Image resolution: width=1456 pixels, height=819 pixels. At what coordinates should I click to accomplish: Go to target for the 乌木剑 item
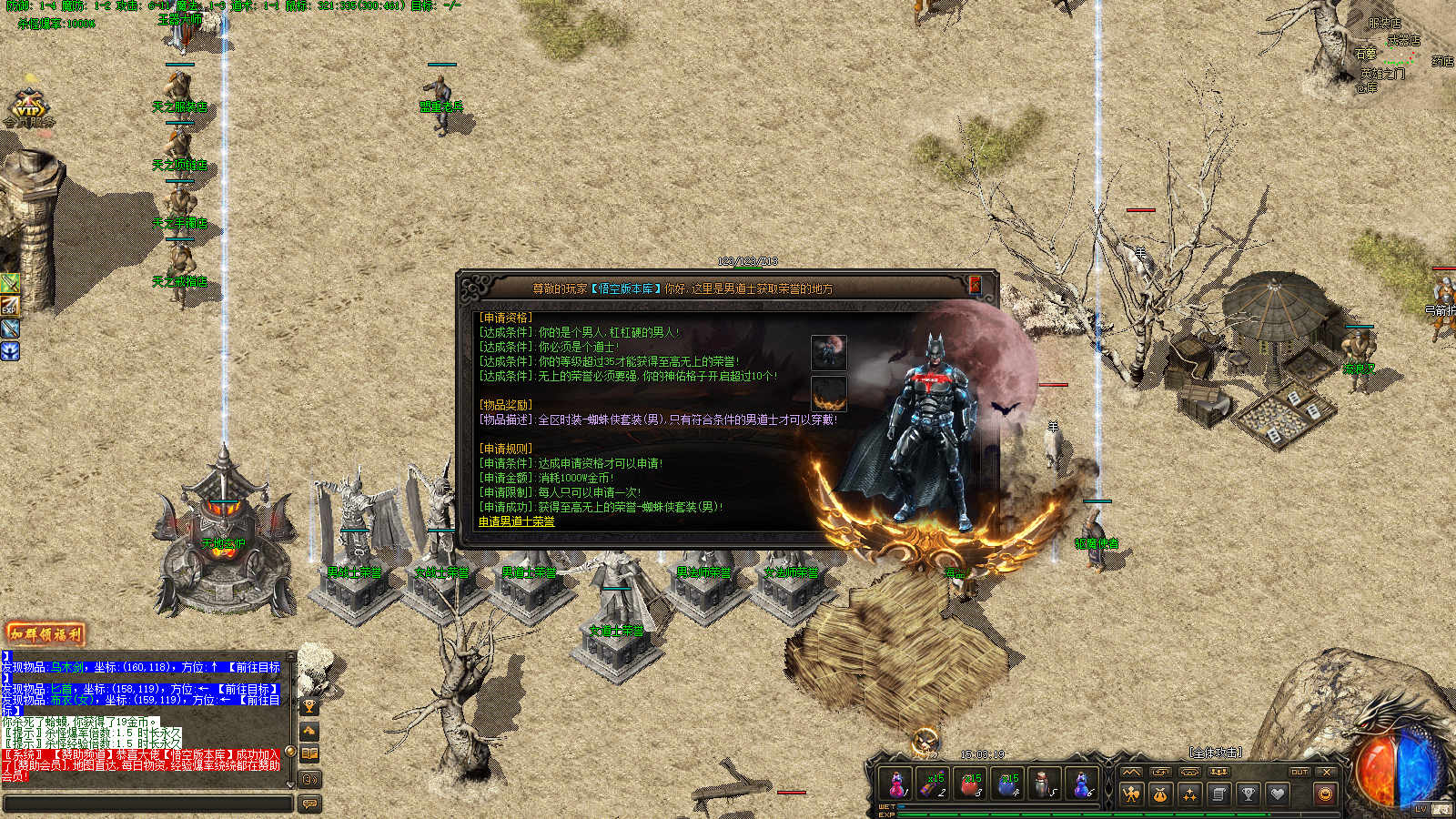tap(254, 667)
